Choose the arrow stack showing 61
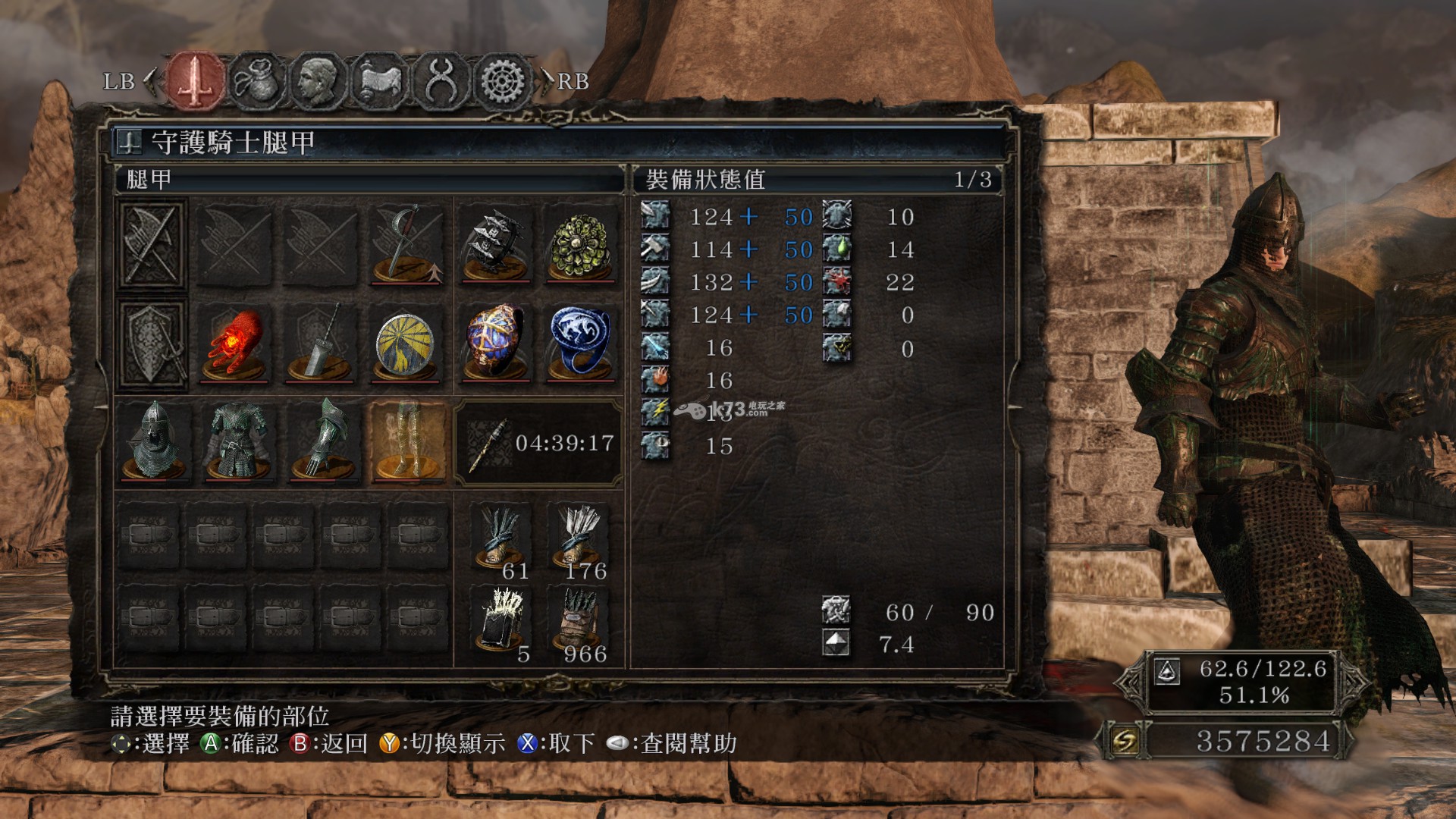 pyautogui.click(x=500, y=538)
